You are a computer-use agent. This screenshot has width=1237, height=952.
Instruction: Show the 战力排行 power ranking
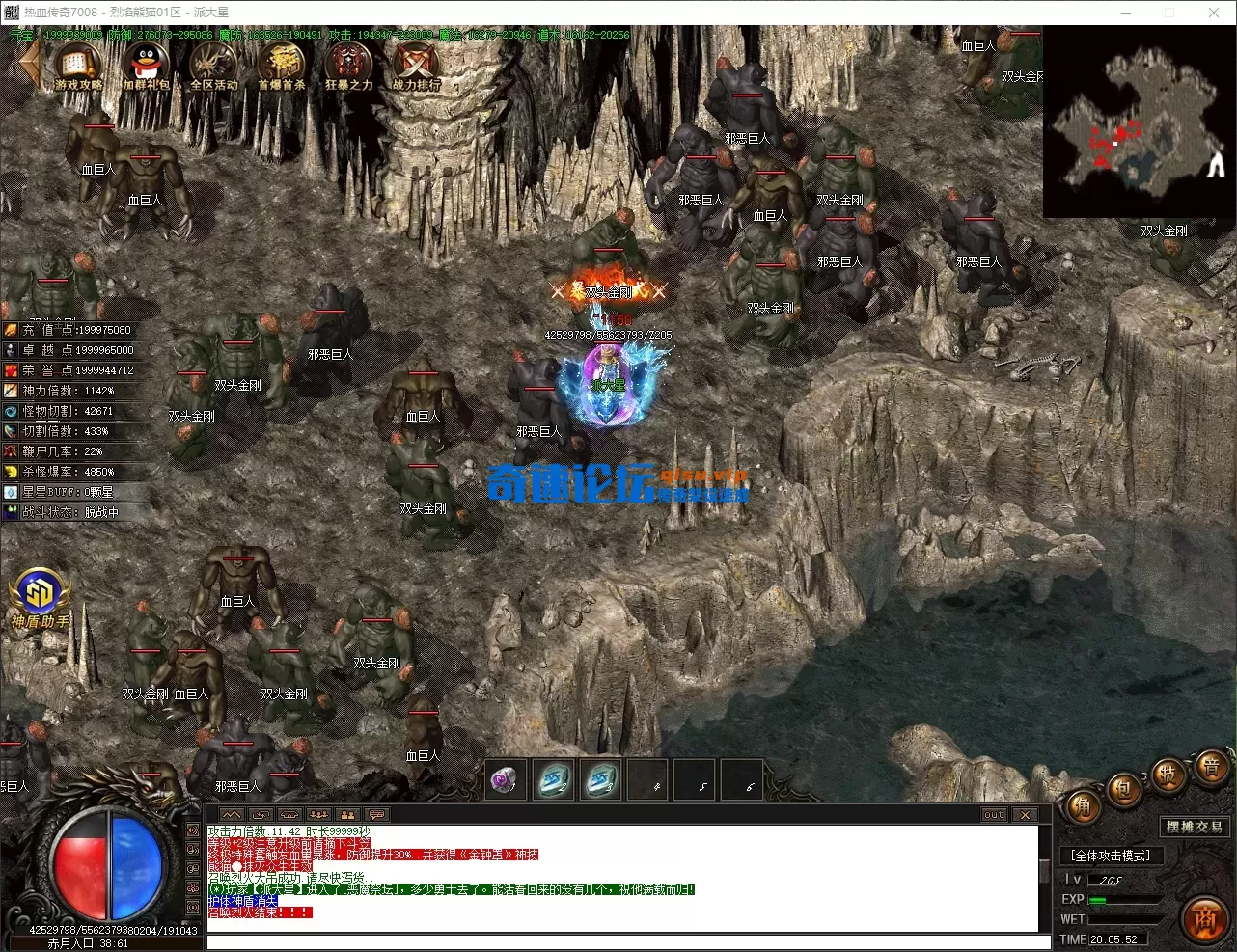(x=416, y=67)
